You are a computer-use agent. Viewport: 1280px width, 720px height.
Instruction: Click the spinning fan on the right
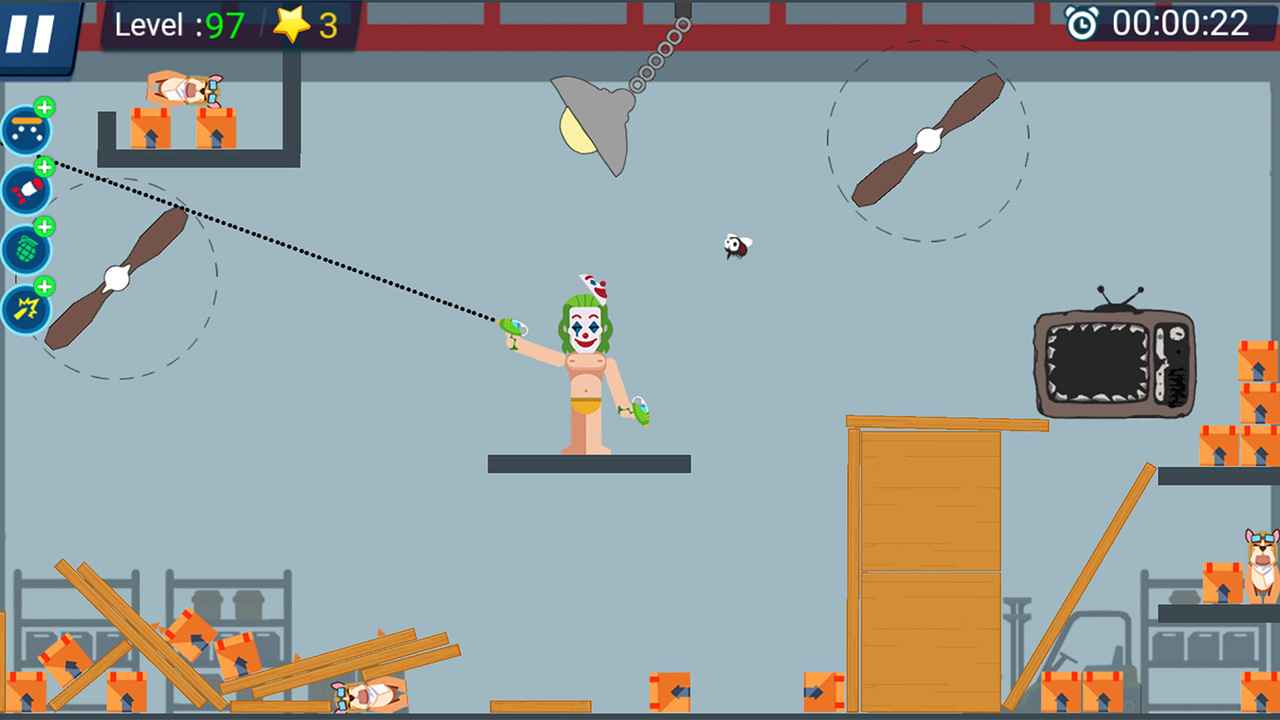[x=927, y=140]
